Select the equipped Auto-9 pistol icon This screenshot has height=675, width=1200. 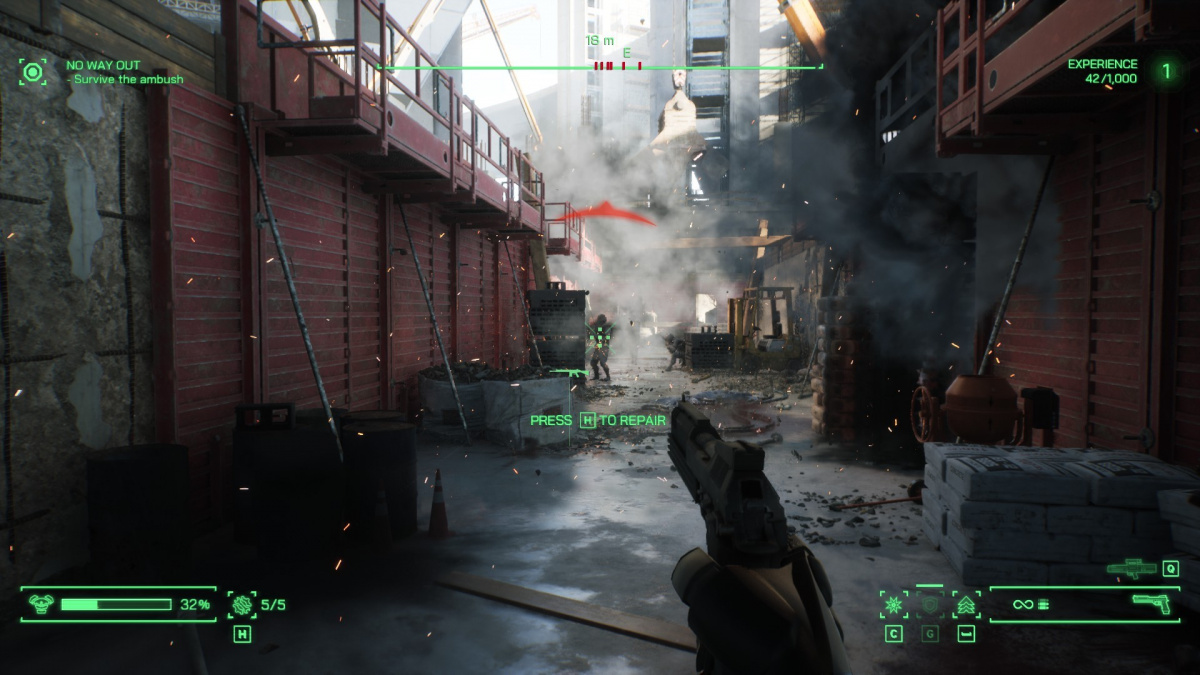click(x=1151, y=603)
